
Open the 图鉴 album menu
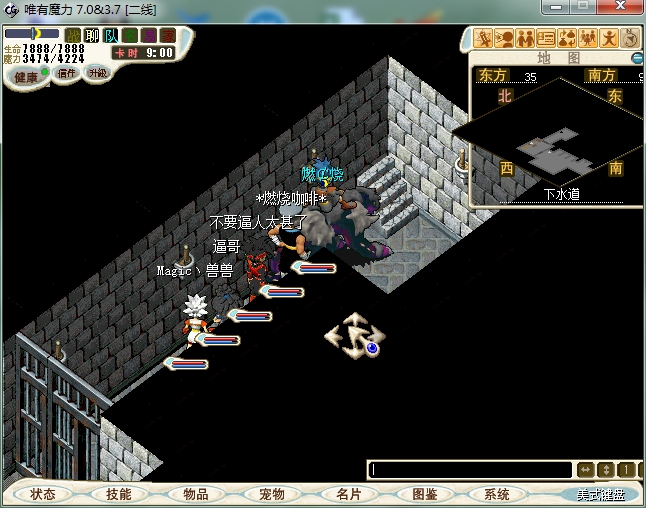(424, 494)
